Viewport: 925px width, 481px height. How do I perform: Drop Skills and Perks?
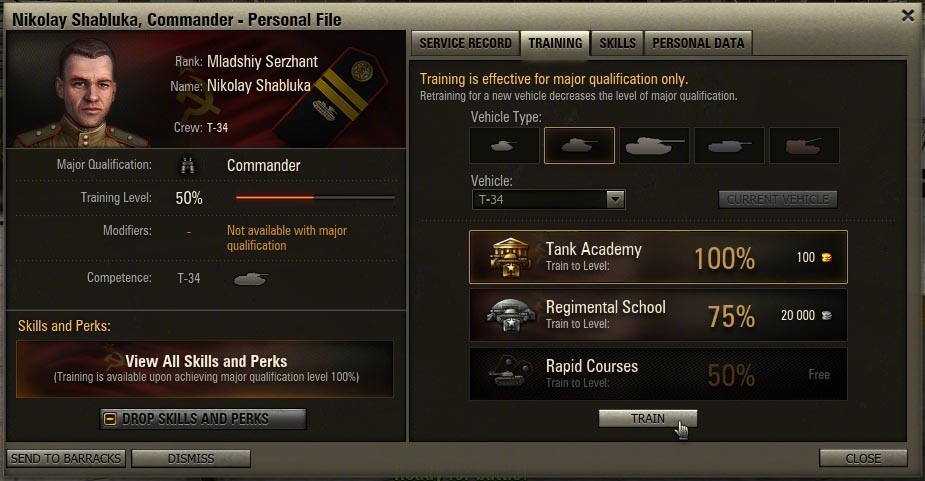point(203,418)
